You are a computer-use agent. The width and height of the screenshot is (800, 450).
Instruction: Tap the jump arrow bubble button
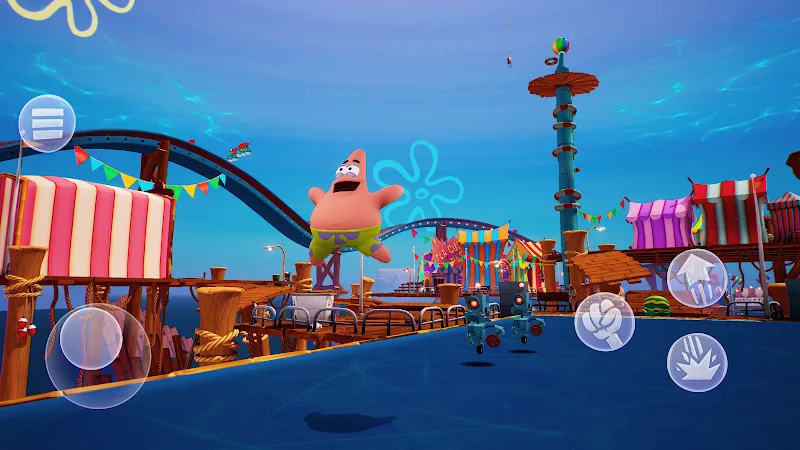(697, 278)
